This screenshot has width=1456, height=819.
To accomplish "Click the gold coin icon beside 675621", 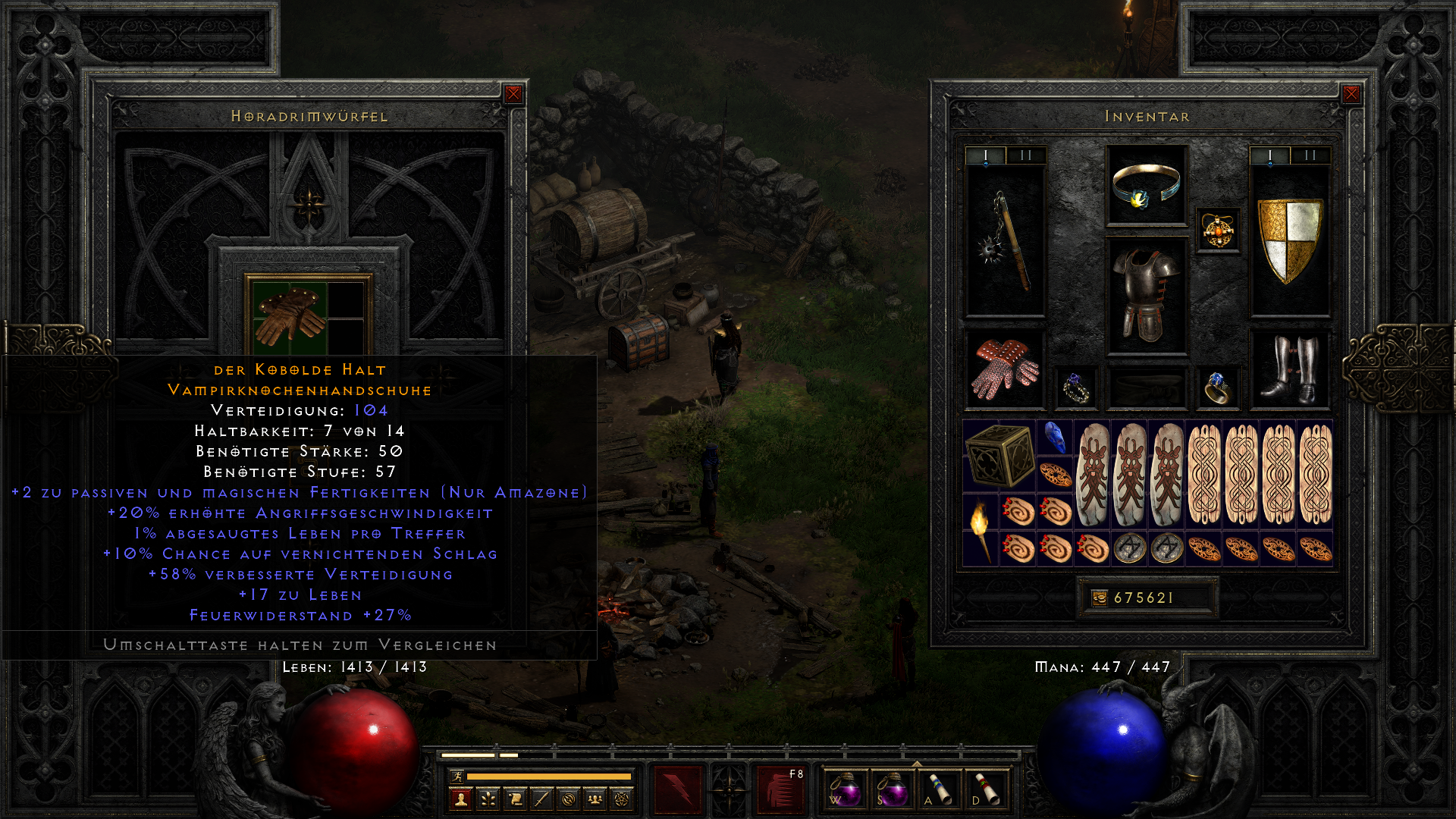I will click(x=1101, y=596).
